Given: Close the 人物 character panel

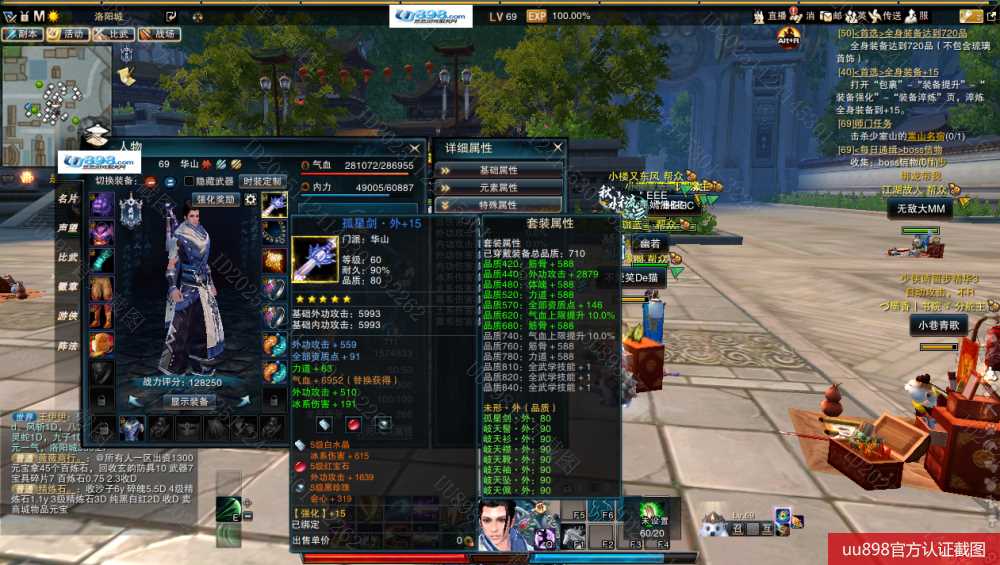Looking at the screenshot, I should pyautogui.click(x=418, y=147).
